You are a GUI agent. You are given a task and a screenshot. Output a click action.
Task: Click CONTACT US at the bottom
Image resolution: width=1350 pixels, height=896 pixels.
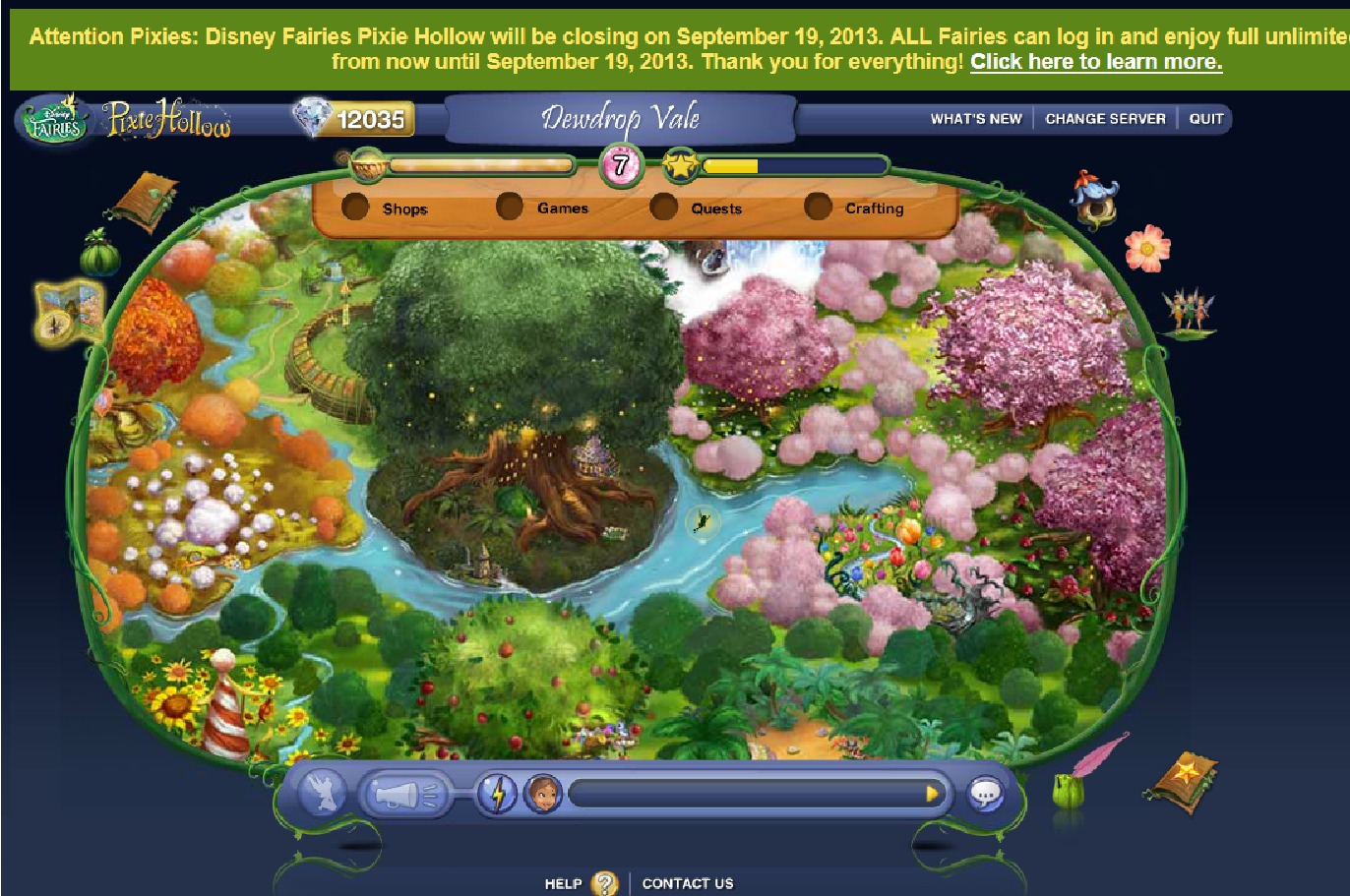click(x=688, y=882)
